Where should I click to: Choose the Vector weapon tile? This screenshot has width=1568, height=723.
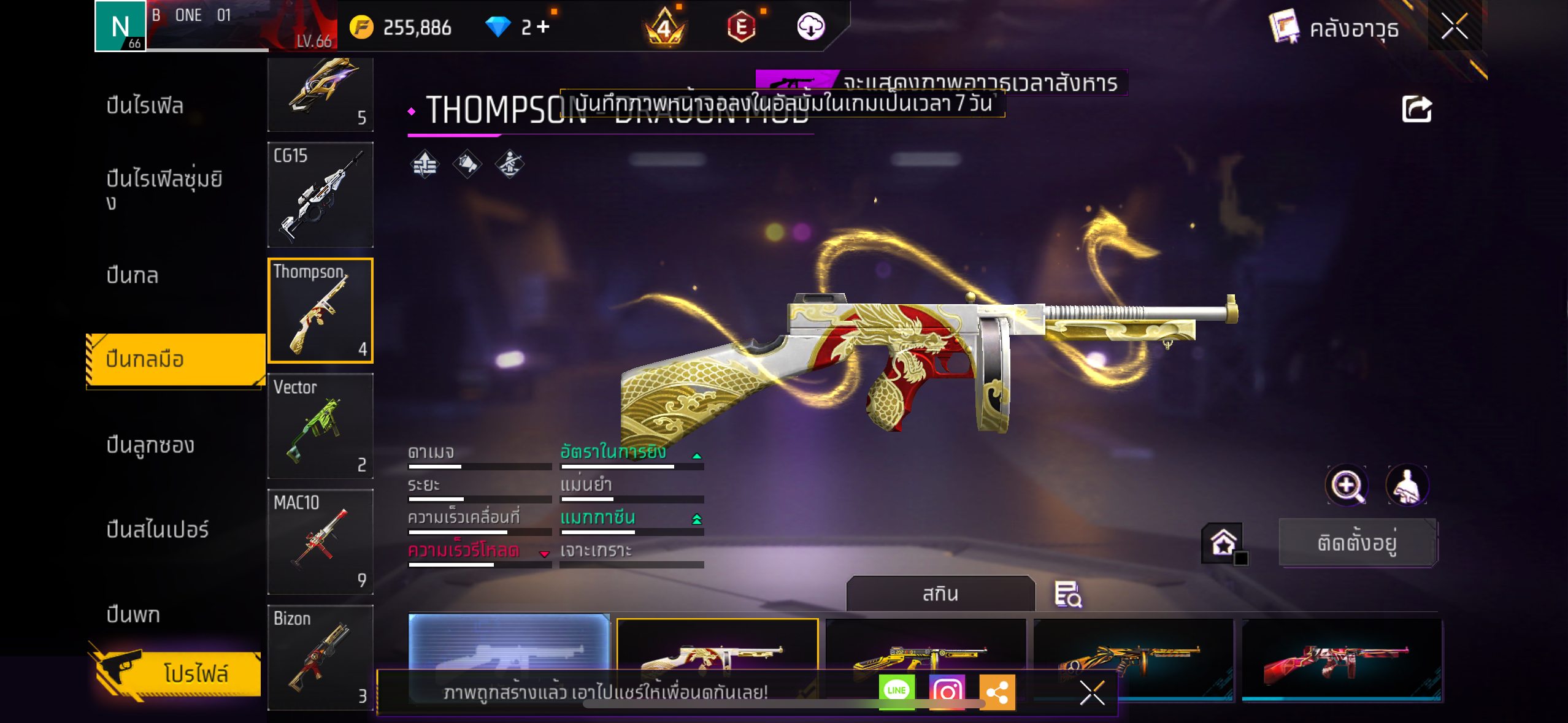click(x=320, y=426)
